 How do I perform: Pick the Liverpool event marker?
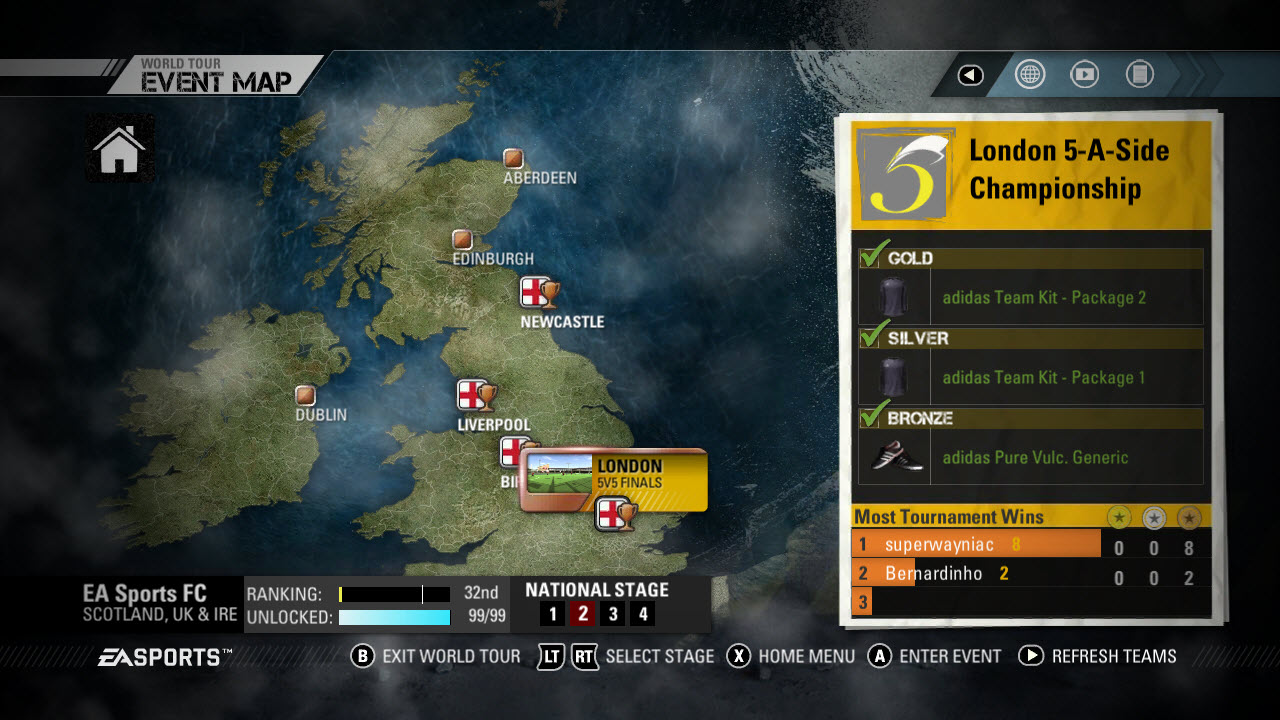pyautogui.click(x=476, y=396)
